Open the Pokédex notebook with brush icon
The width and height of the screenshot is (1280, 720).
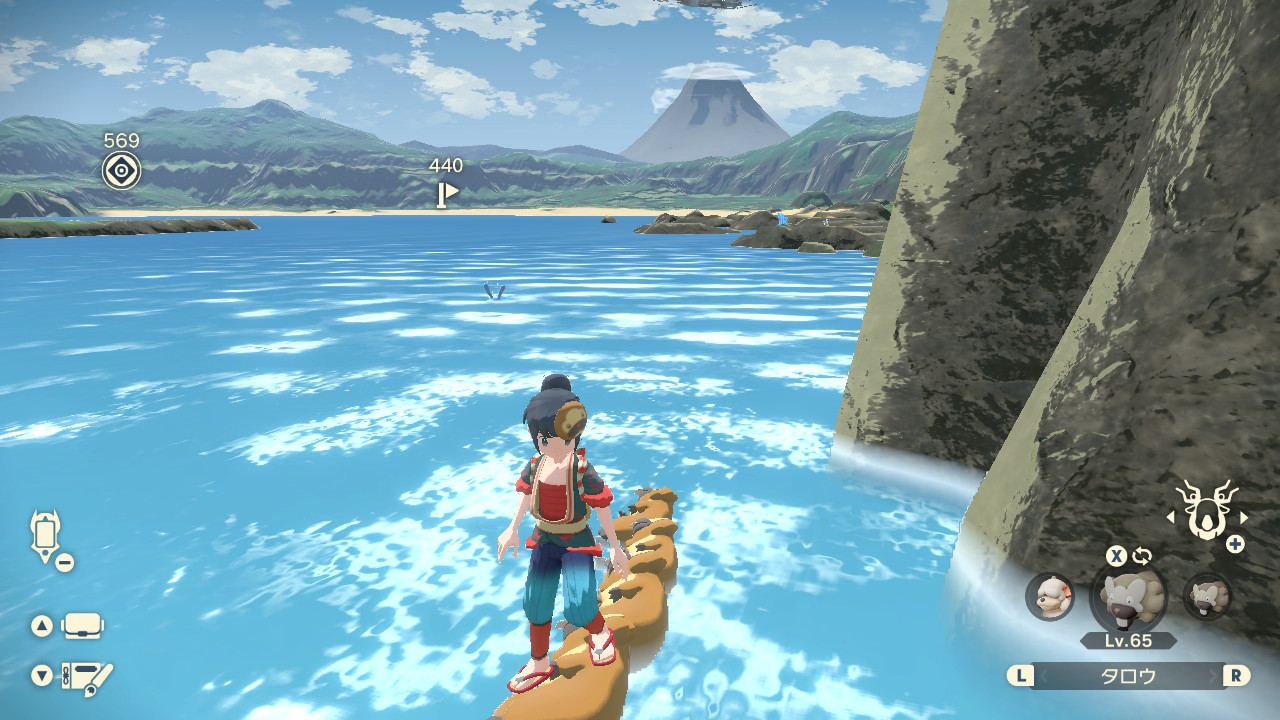[x=86, y=677]
